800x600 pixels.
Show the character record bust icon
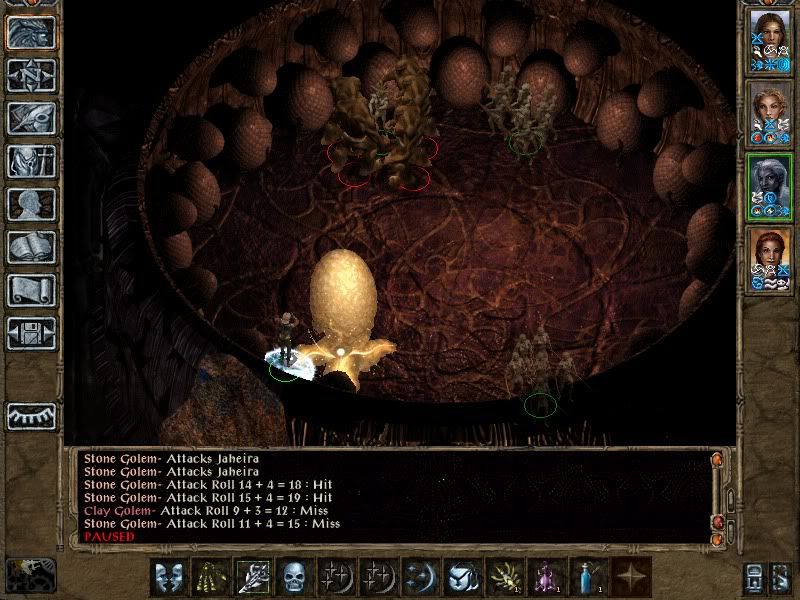31,204
